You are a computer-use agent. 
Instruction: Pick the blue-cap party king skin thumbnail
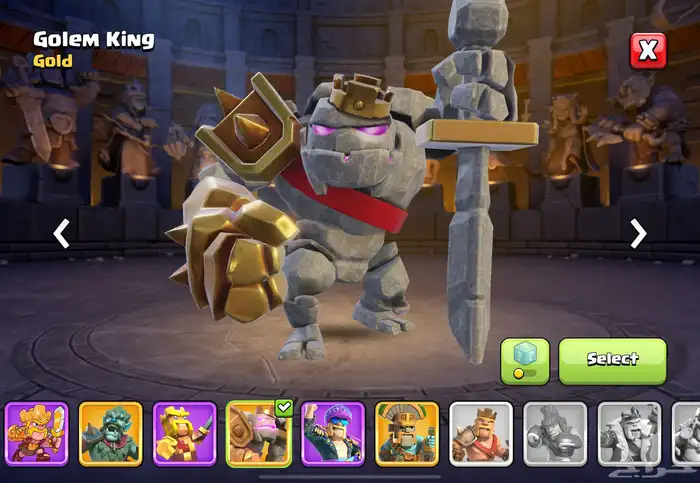pyautogui.click(x=333, y=433)
